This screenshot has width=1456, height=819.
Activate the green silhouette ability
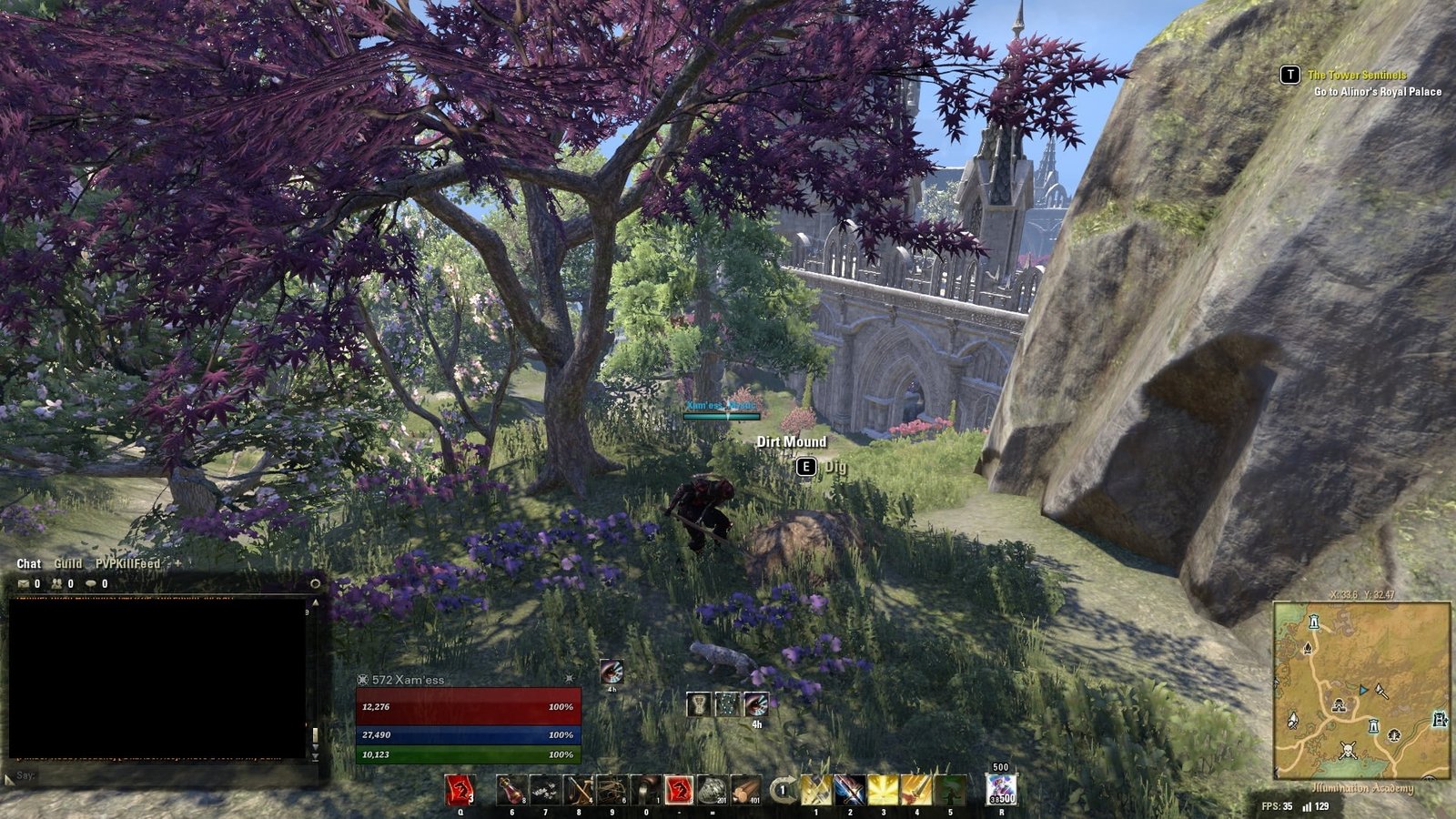coord(950,790)
